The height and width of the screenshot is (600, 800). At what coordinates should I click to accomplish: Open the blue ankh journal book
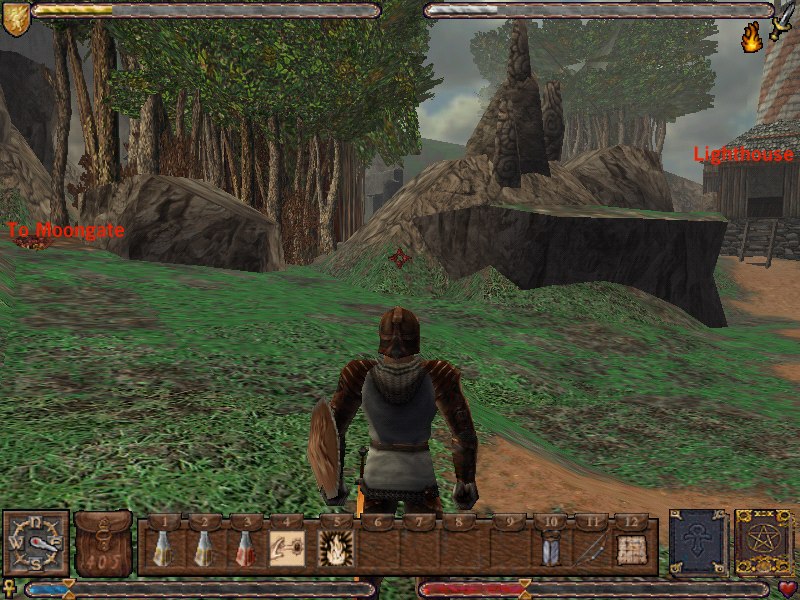tap(698, 543)
